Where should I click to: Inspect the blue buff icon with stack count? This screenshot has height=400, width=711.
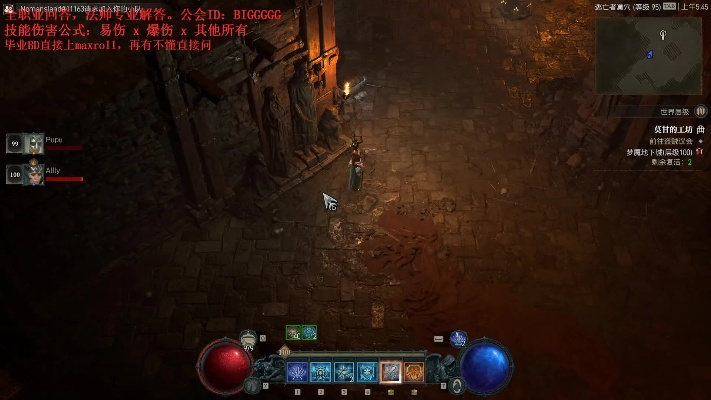coord(308,333)
